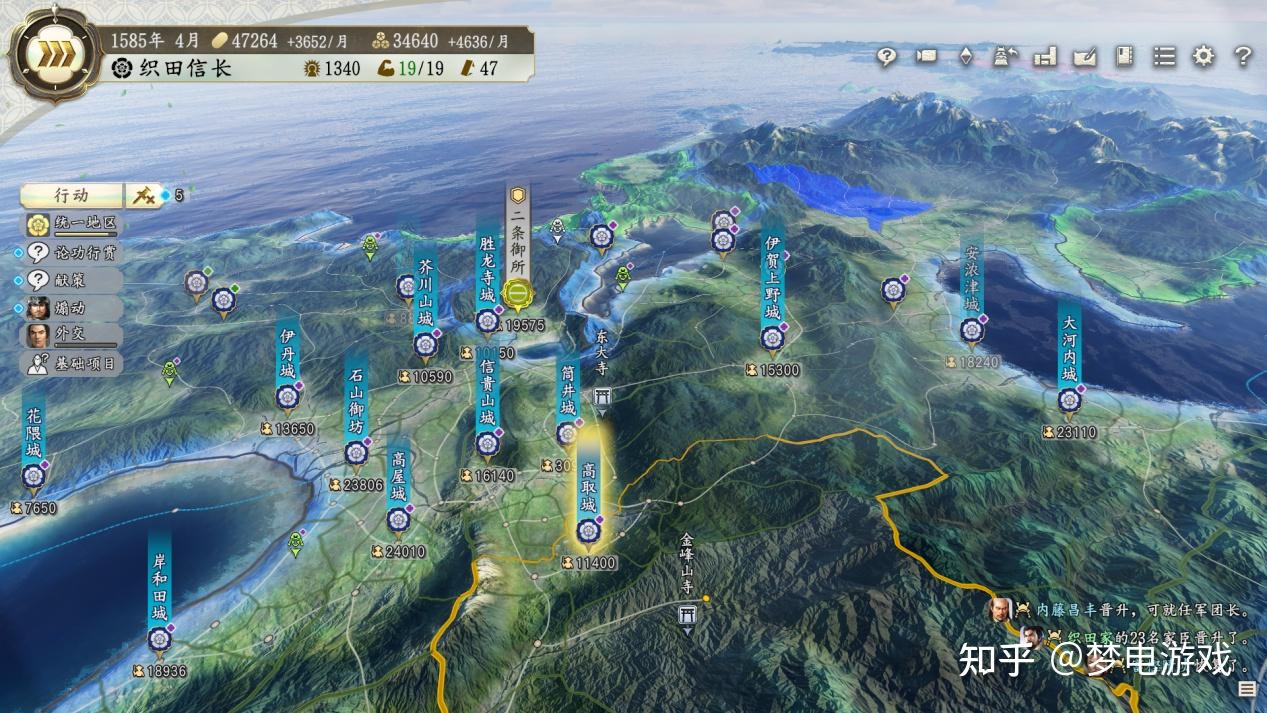Click the castle with return arrow icon

1005,56
